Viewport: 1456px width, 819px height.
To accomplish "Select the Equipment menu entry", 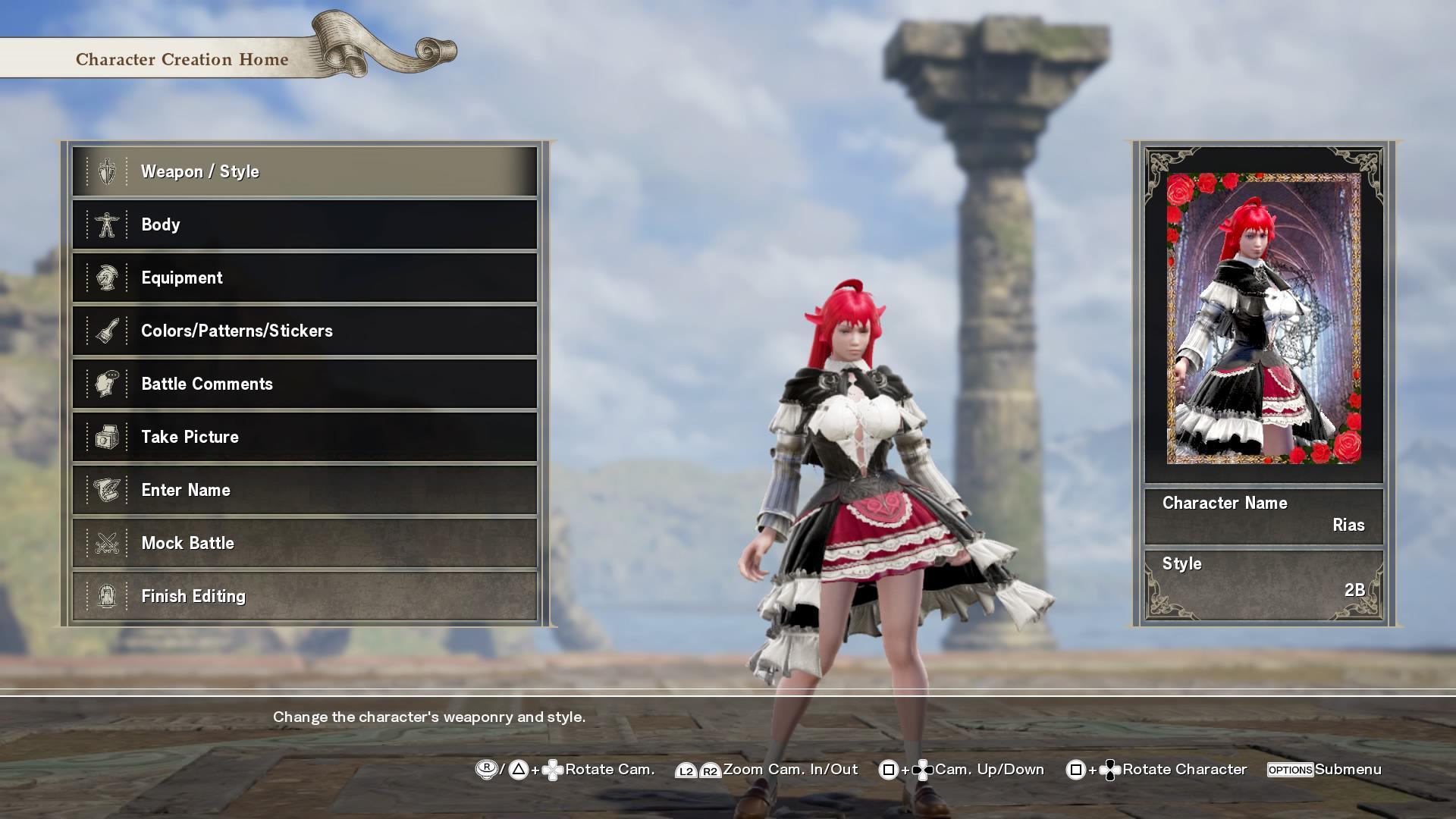I will coord(303,278).
